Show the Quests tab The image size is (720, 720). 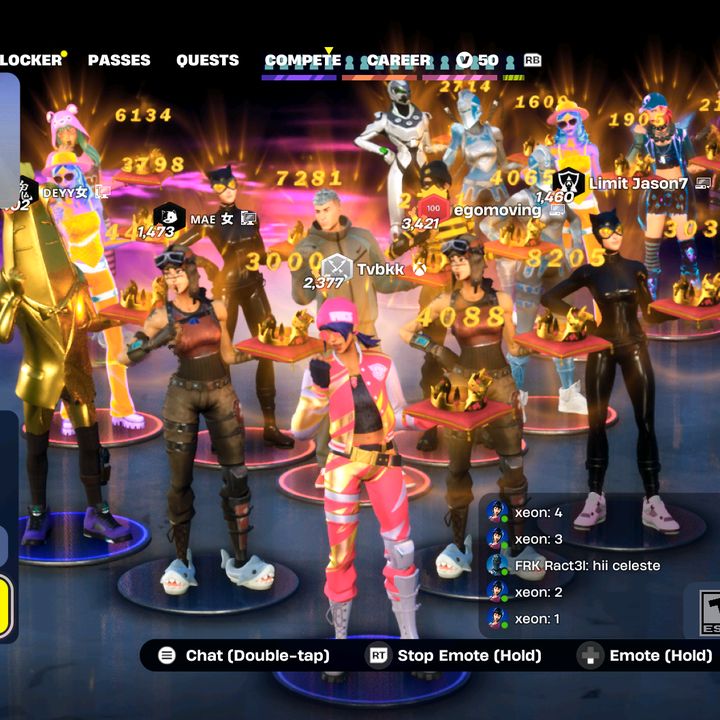point(207,60)
